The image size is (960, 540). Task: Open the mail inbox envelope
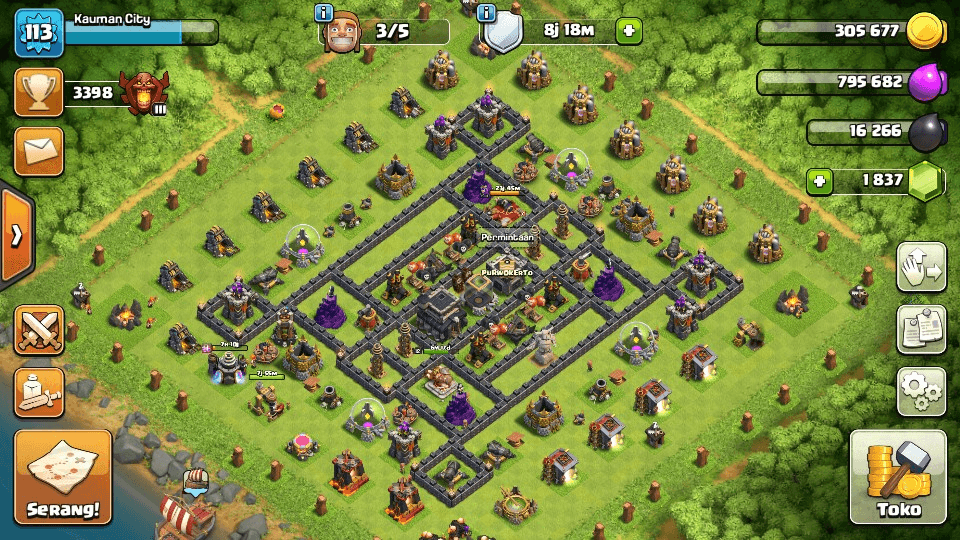tap(38, 151)
